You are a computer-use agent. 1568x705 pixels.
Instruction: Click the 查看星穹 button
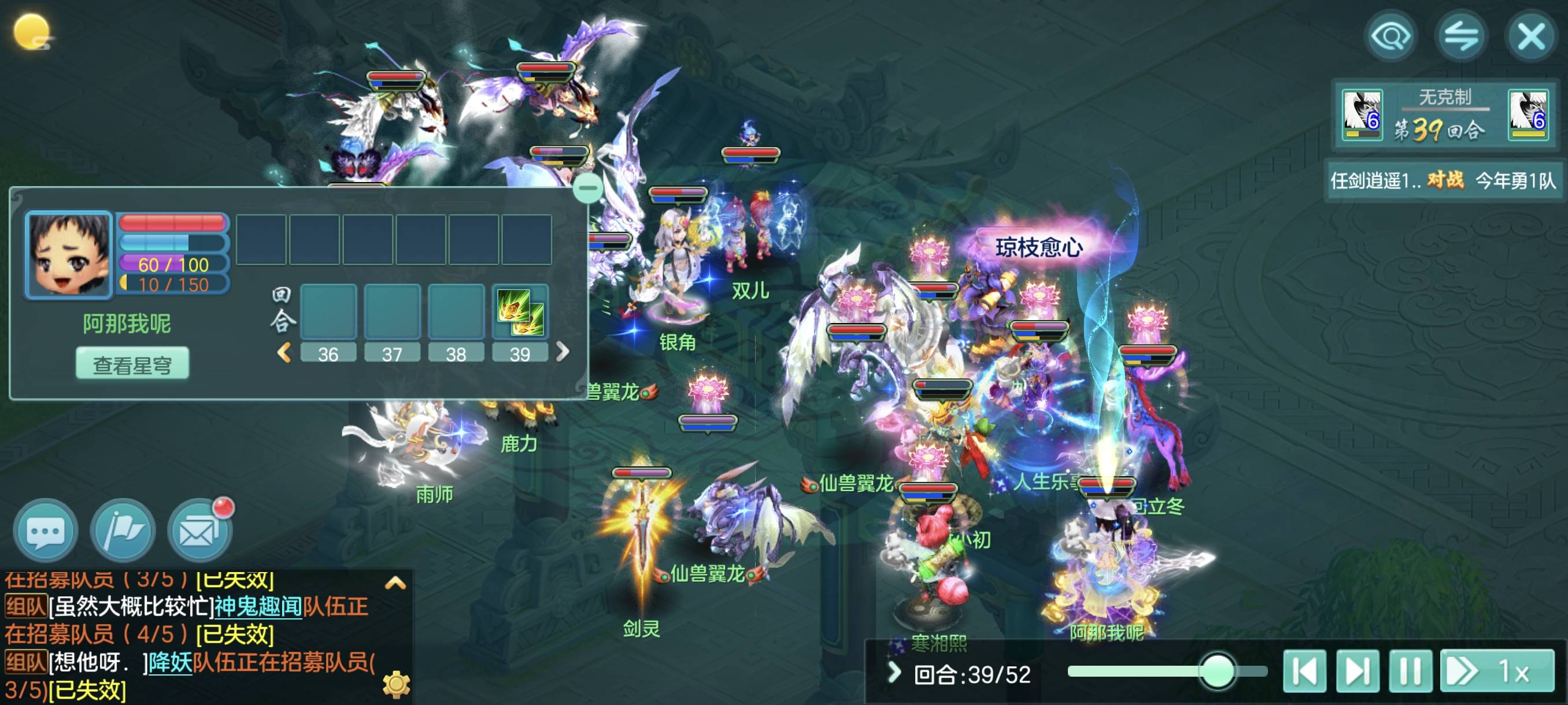(x=132, y=365)
